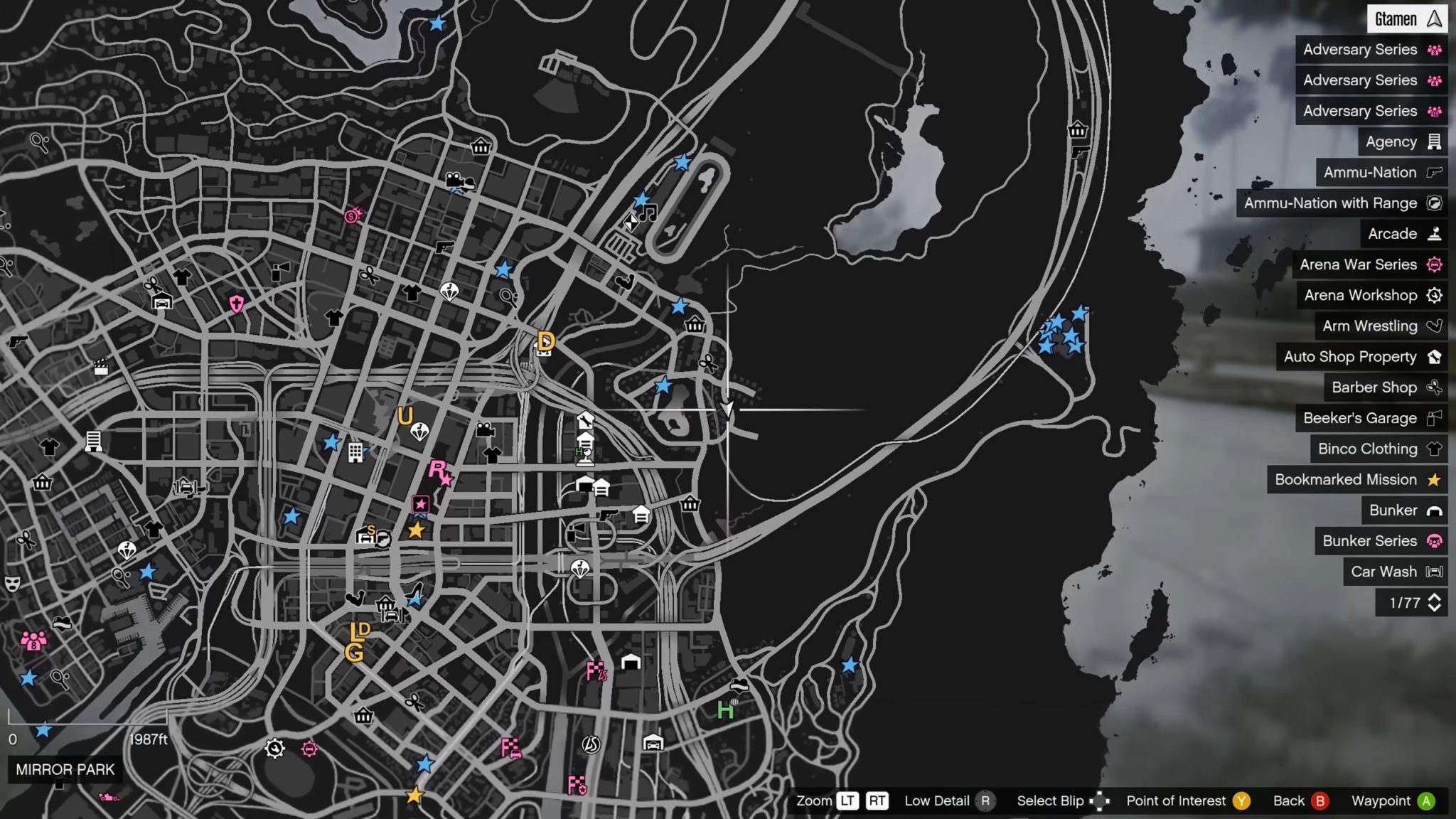The height and width of the screenshot is (819, 1456).
Task: Select the pink R marker on the map
Action: [x=438, y=470]
